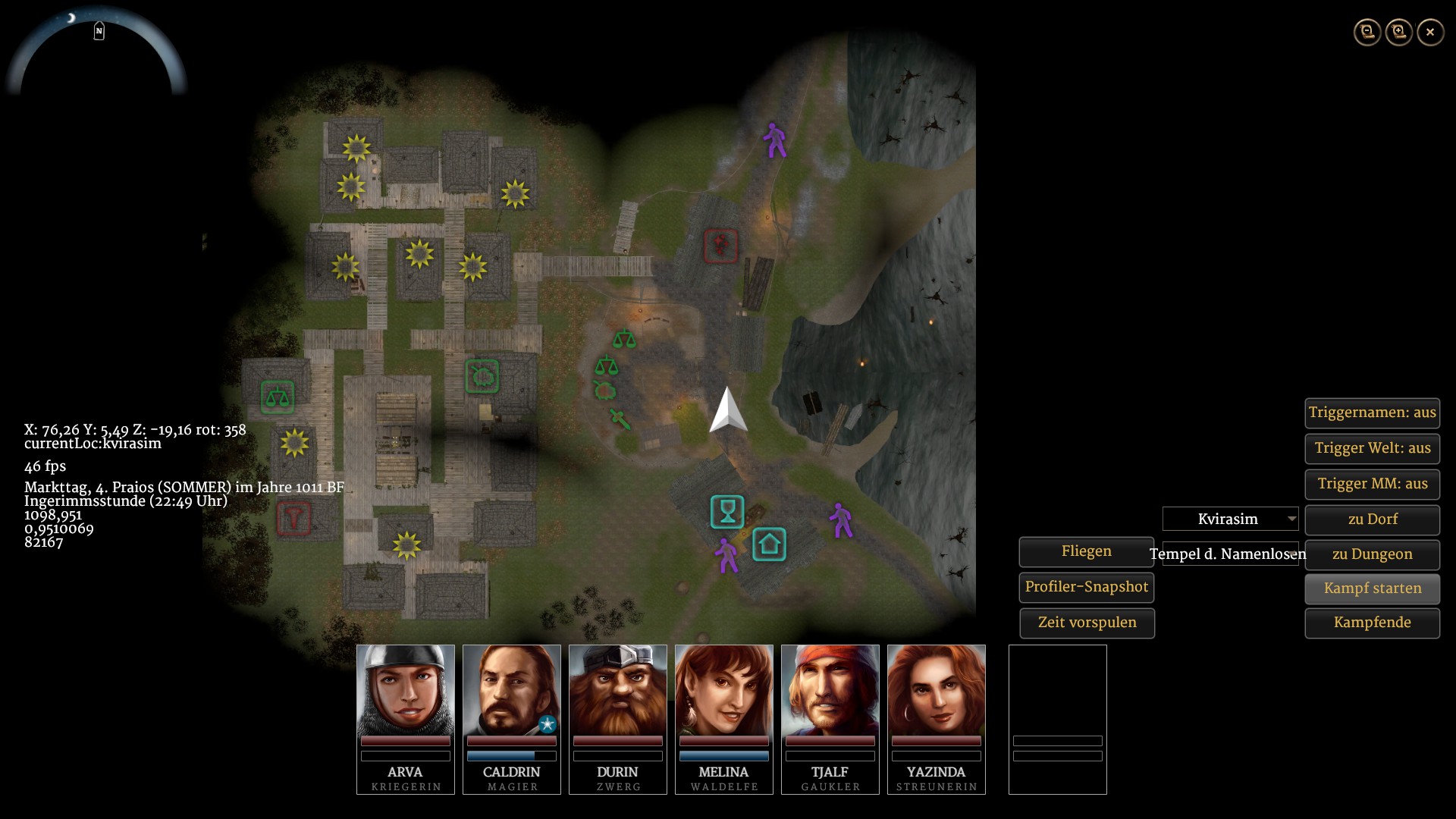The image size is (1456, 819).
Task: Select Arva the Kriegerin portrait
Action: click(405, 690)
